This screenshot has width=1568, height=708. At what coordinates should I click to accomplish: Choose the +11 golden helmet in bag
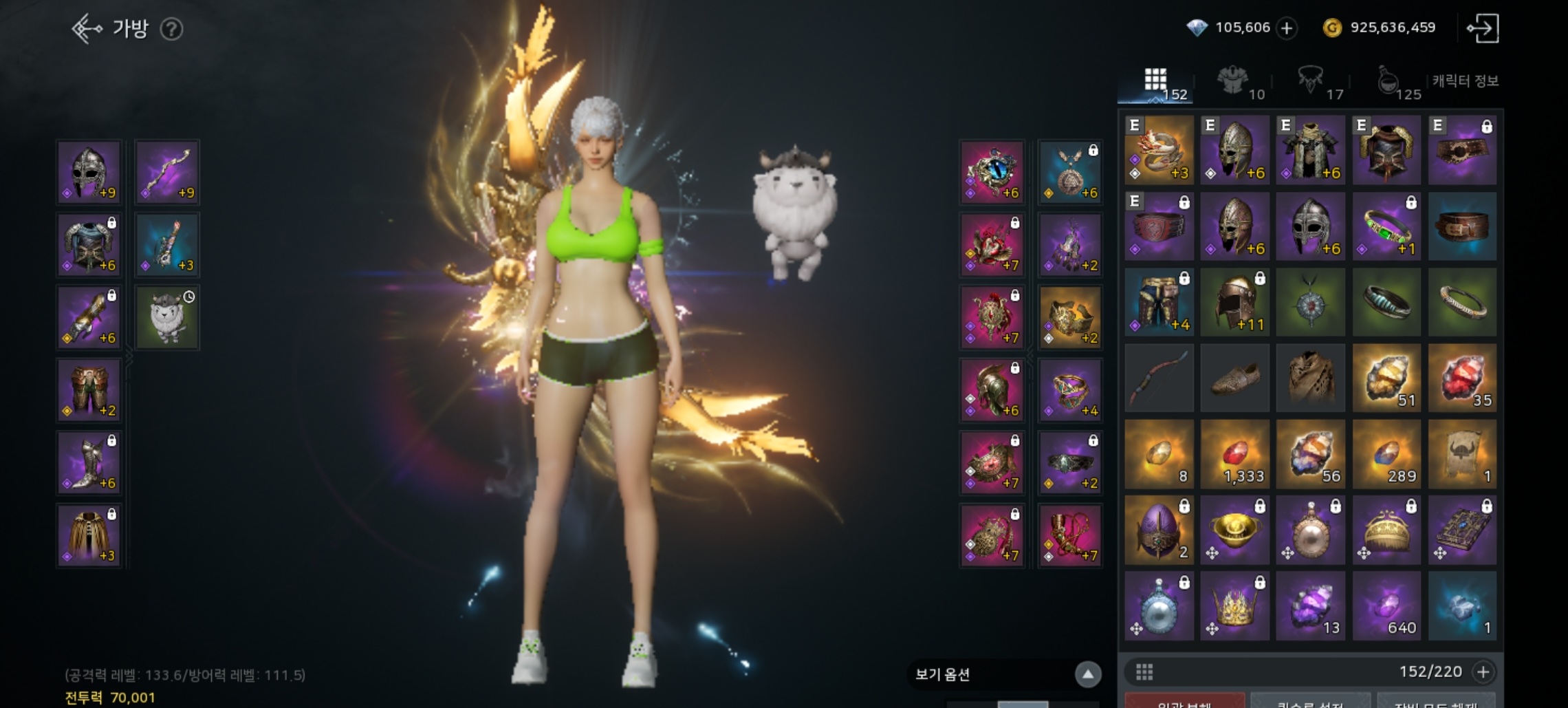[1235, 303]
